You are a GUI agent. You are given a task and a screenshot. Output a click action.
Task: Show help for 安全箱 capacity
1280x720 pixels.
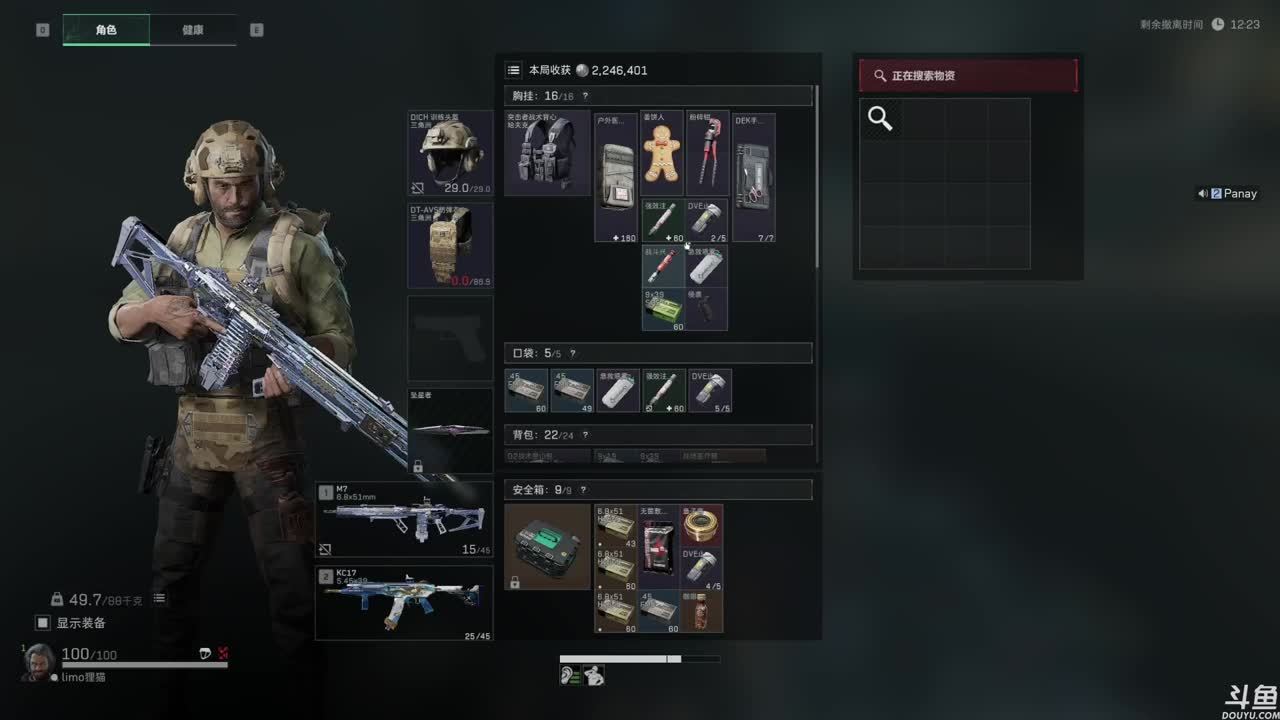tap(583, 490)
